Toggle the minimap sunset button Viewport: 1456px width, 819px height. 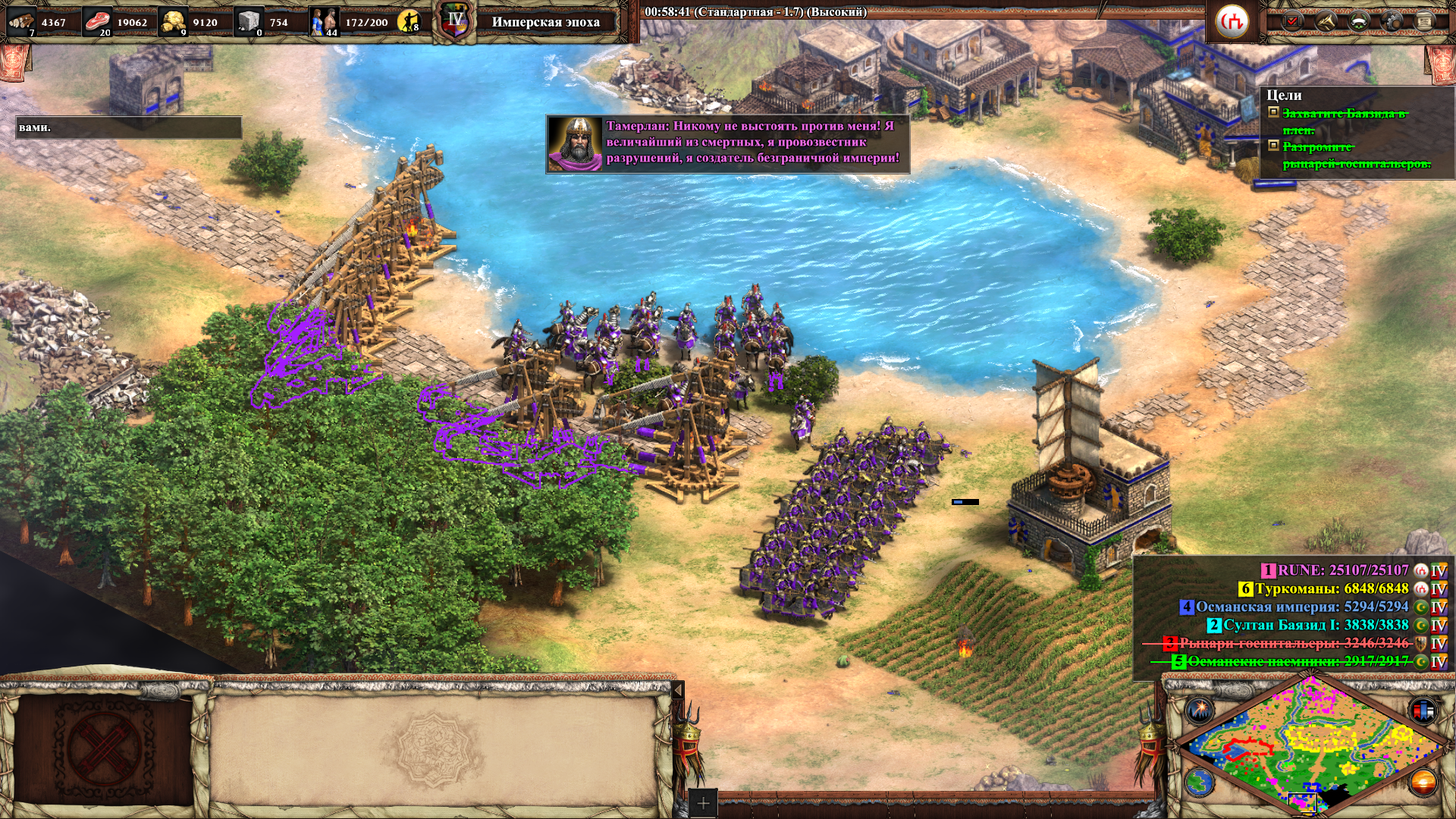(1423, 782)
